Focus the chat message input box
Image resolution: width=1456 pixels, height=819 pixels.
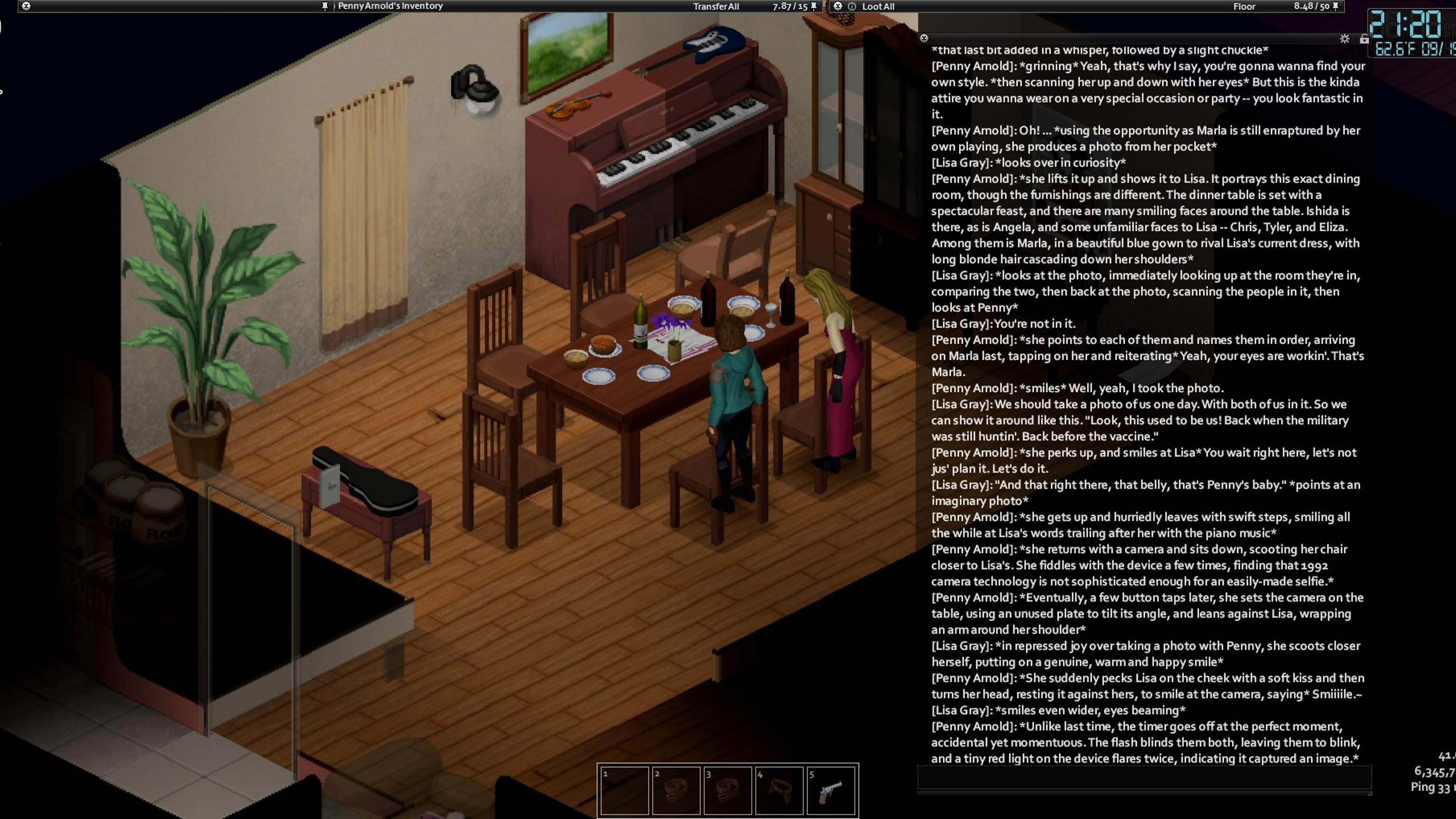(1144, 778)
